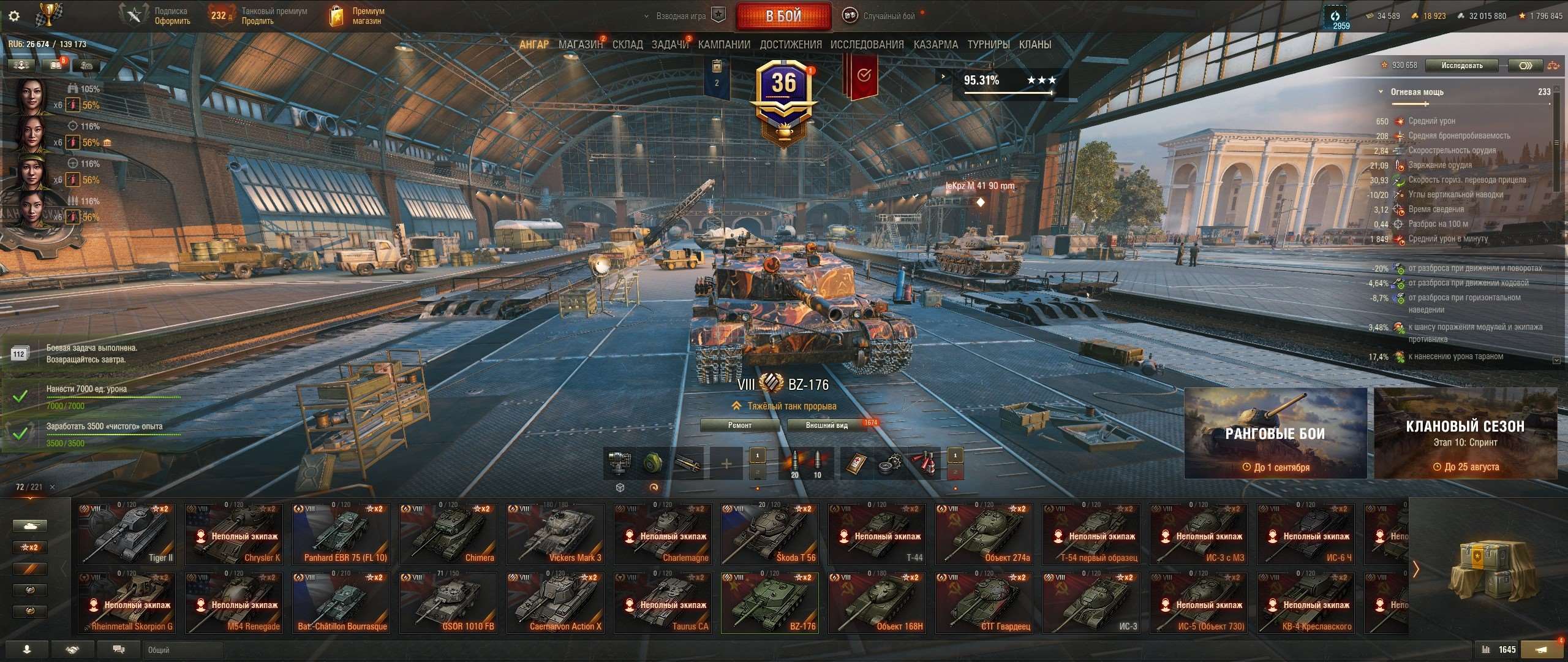The height and width of the screenshot is (662, 1568).
Task: Open the ИССЛЕДОВАНИЯ tab
Action: [867, 44]
